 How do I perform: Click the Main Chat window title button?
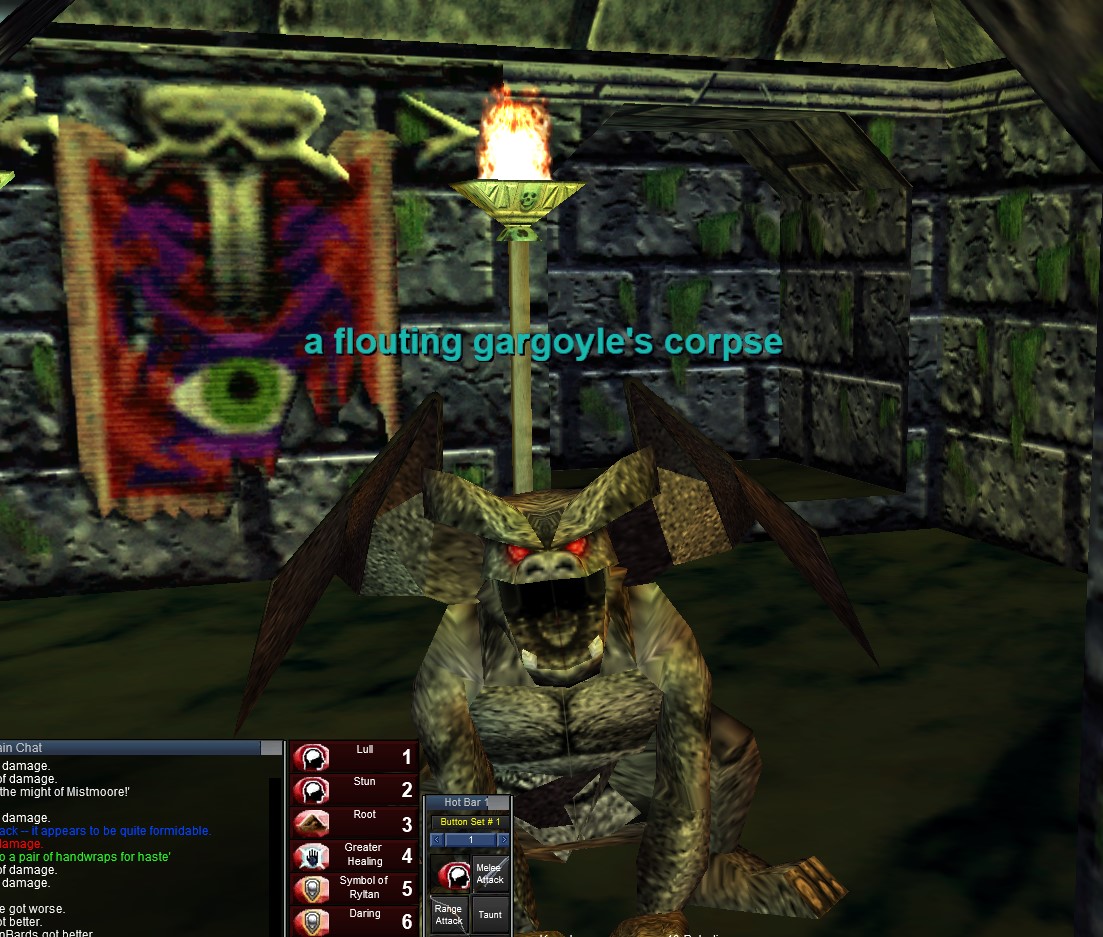click(271, 748)
